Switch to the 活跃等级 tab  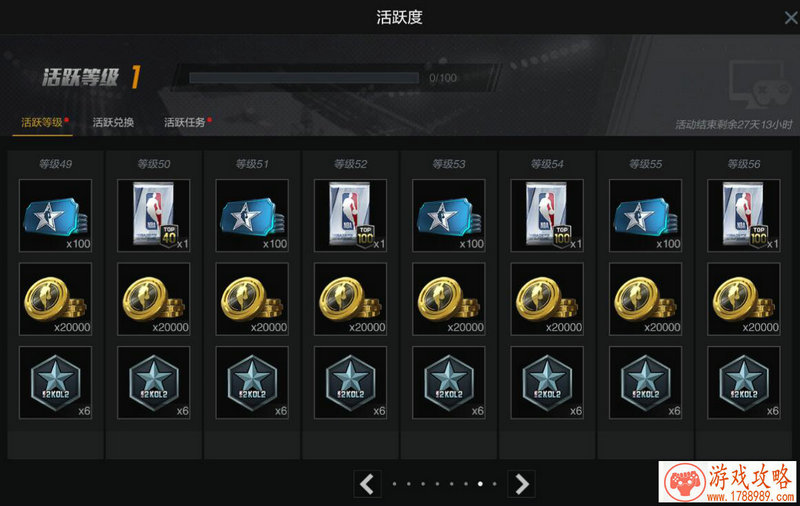[42, 122]
